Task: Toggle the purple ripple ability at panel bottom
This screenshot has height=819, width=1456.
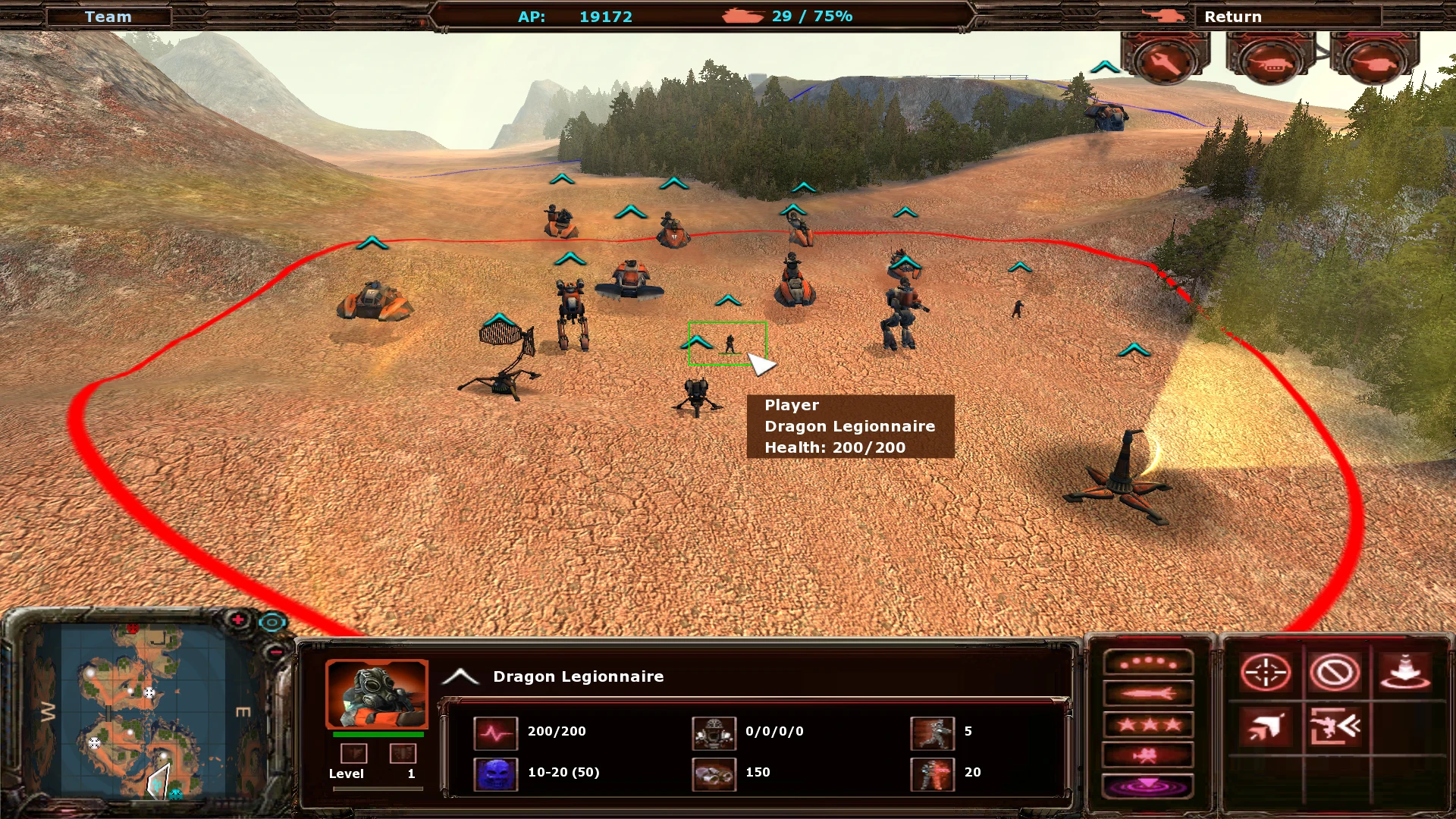Action: [x=1148, y=786]
